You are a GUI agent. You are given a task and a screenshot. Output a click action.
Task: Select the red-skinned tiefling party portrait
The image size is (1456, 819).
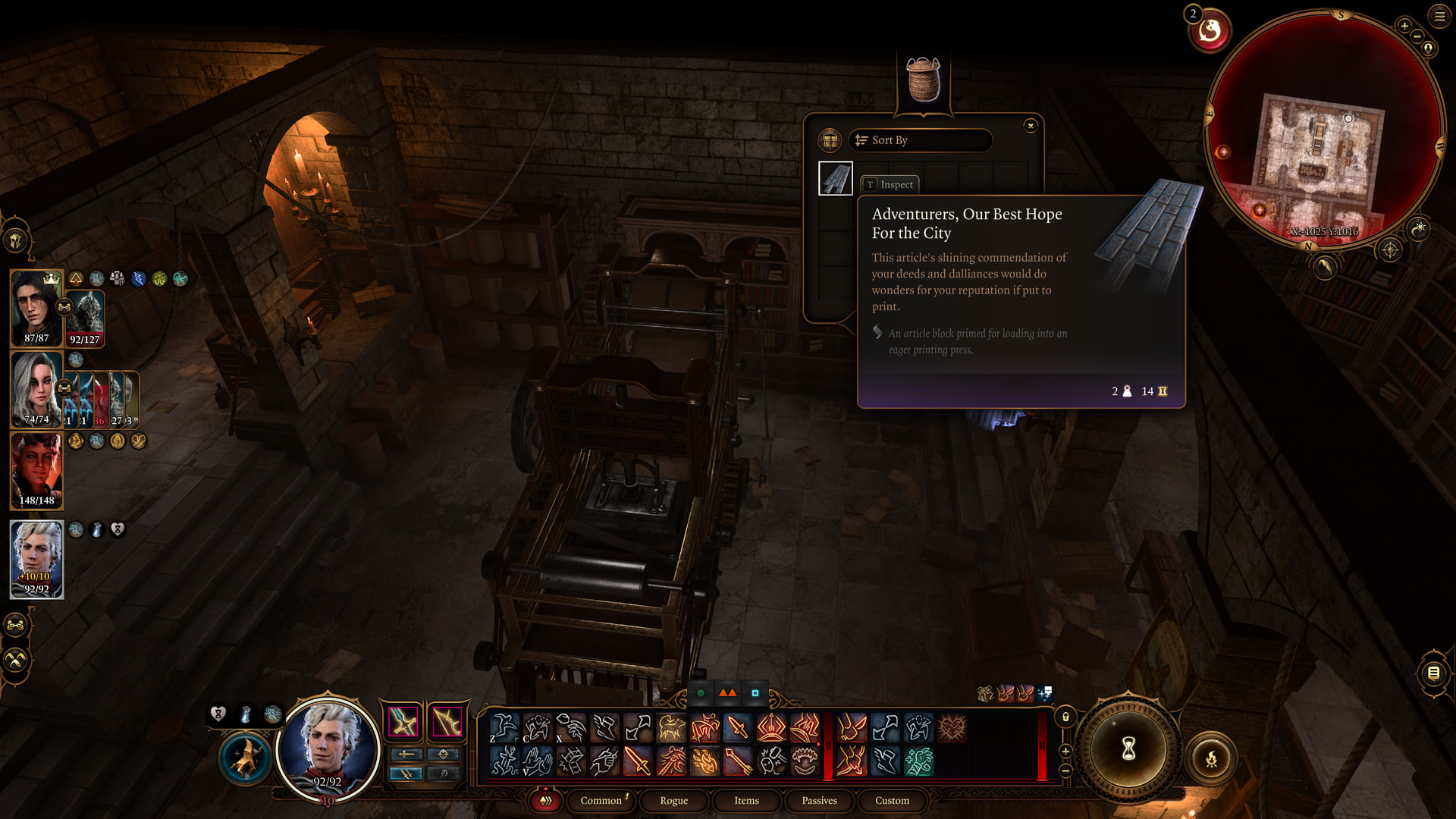(36, 470)
